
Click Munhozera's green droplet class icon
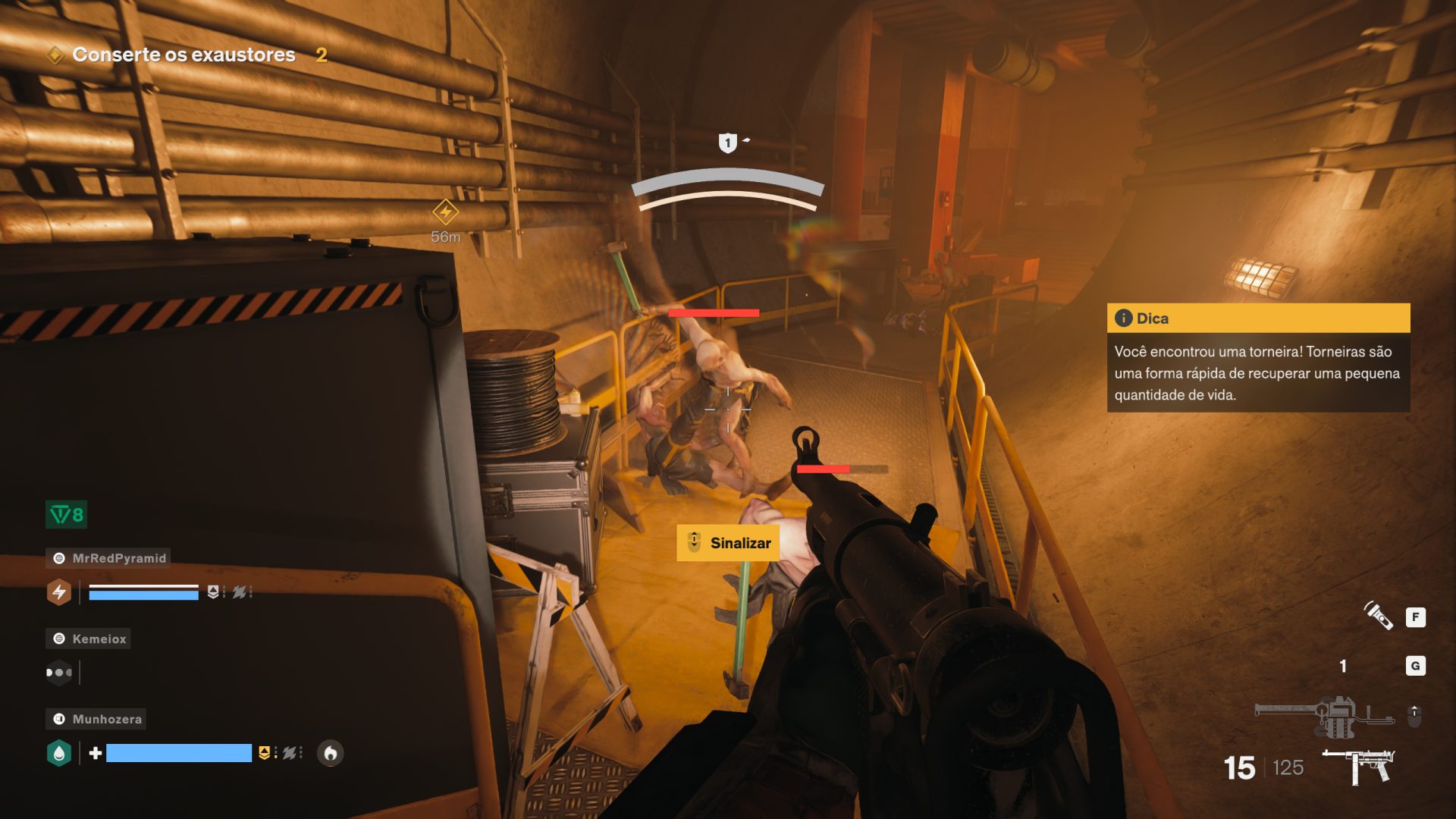(59, 753)
